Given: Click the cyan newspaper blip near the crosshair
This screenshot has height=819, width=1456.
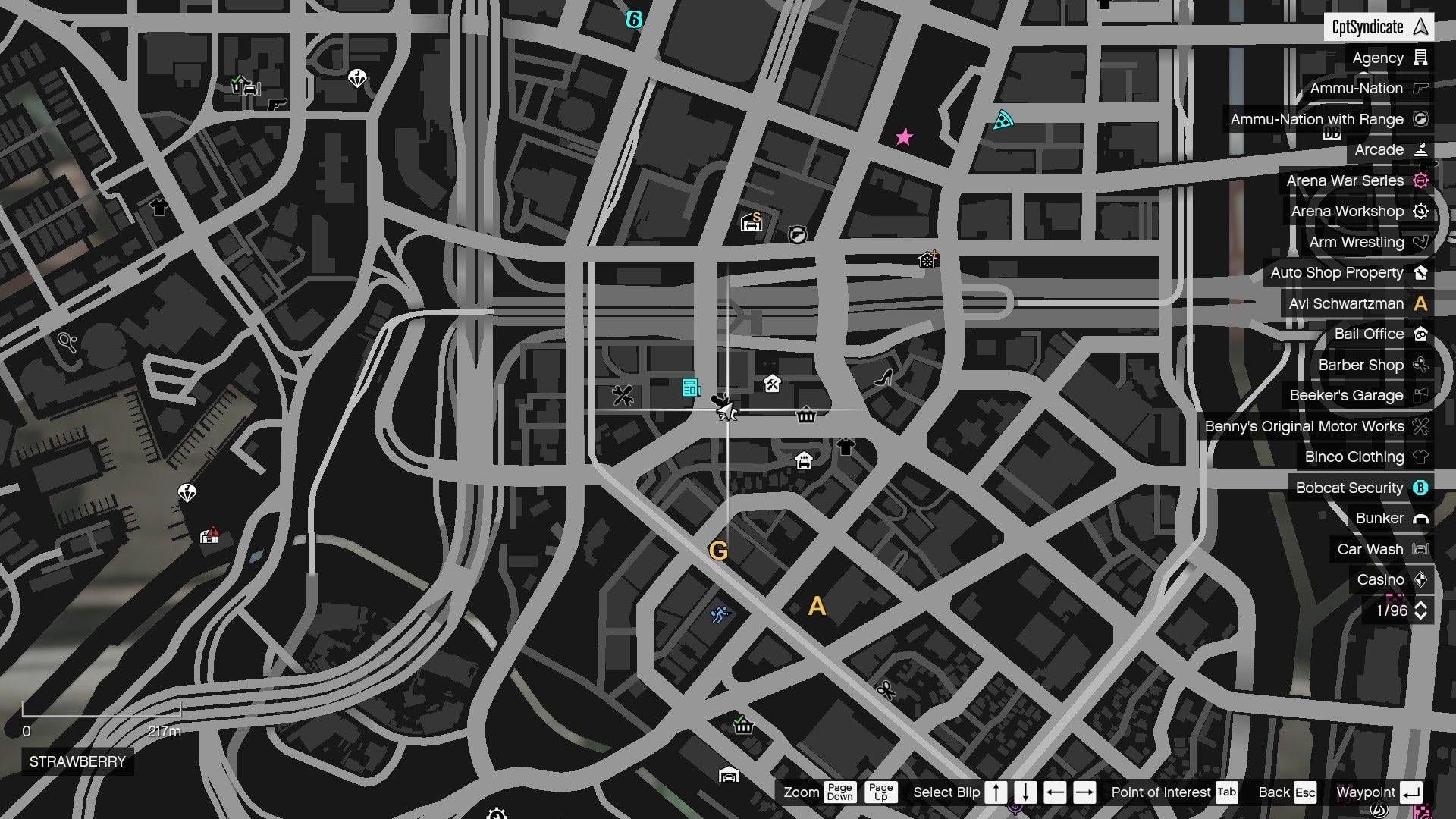Looking at the screenshot, I should pyautogui.click(x=691, y=388).
